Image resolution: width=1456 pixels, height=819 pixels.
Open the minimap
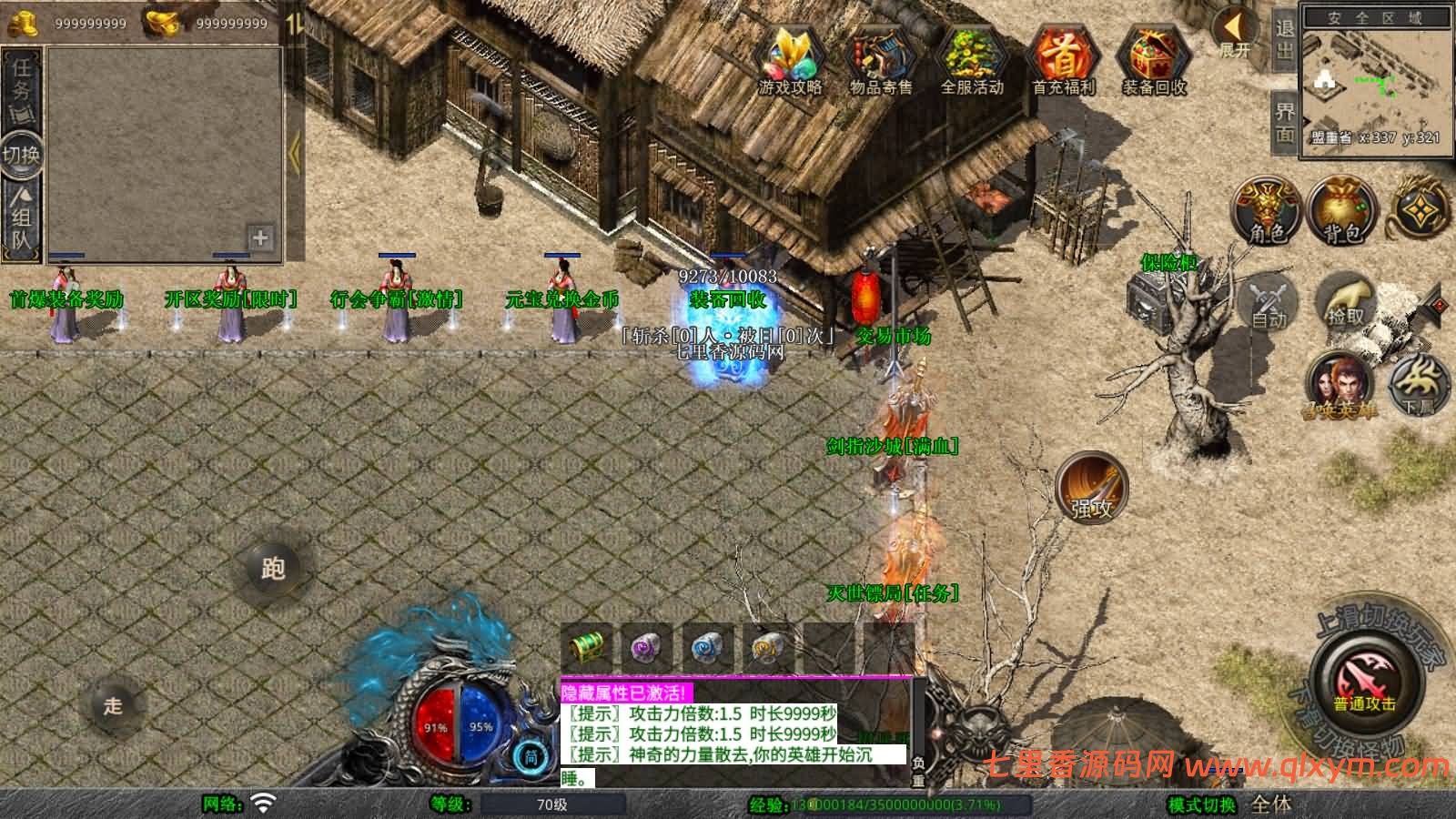click(x=1374, y=82)
